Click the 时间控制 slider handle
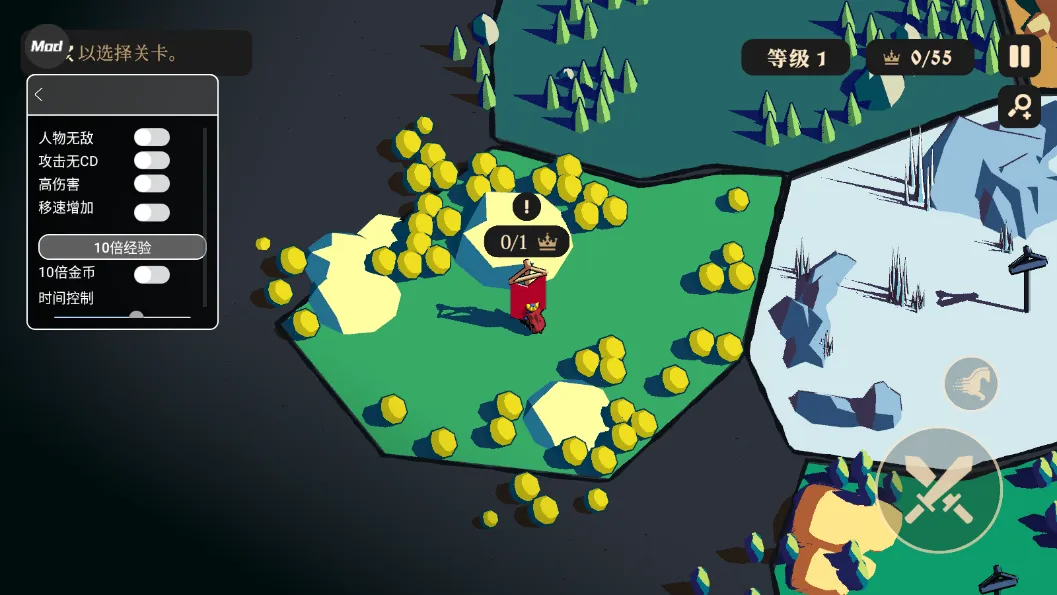The image size is (1057, 595). click(x=136, y=317)
